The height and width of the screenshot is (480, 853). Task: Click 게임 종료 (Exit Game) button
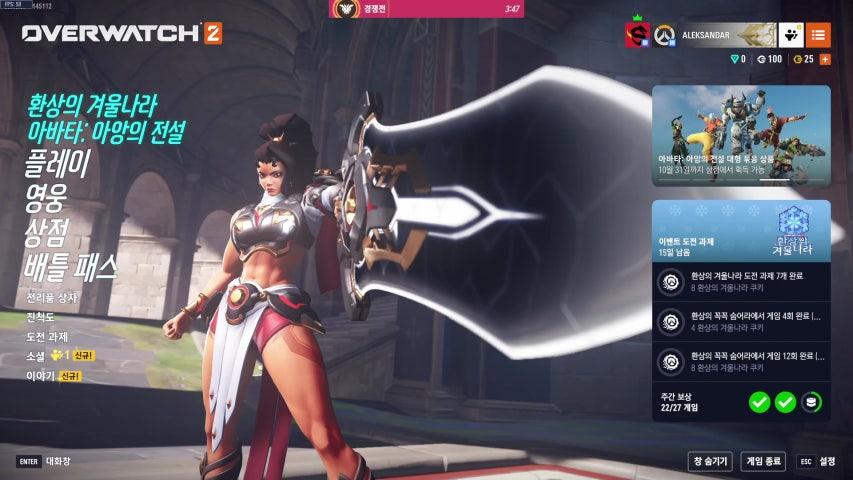(763, 461)
